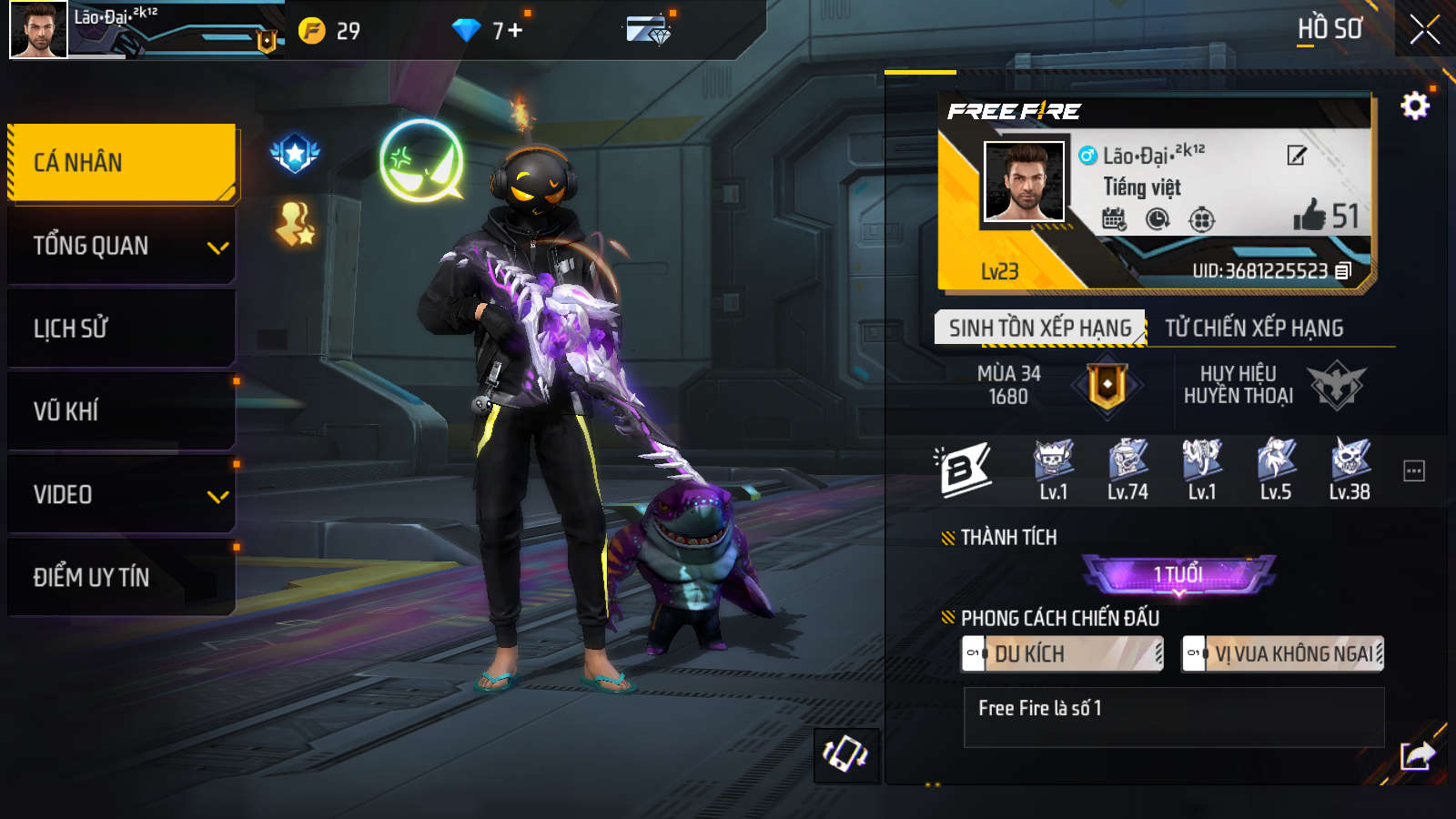Add diamonds using the plus next to 7
Screen dimensions: 1456x819
(515, 30)
